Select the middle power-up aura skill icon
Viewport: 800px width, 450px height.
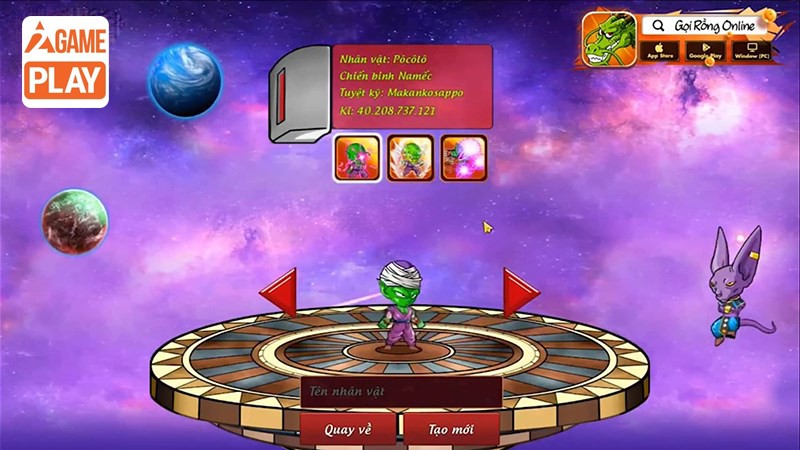pyautogui.click(x=410, y=158)
